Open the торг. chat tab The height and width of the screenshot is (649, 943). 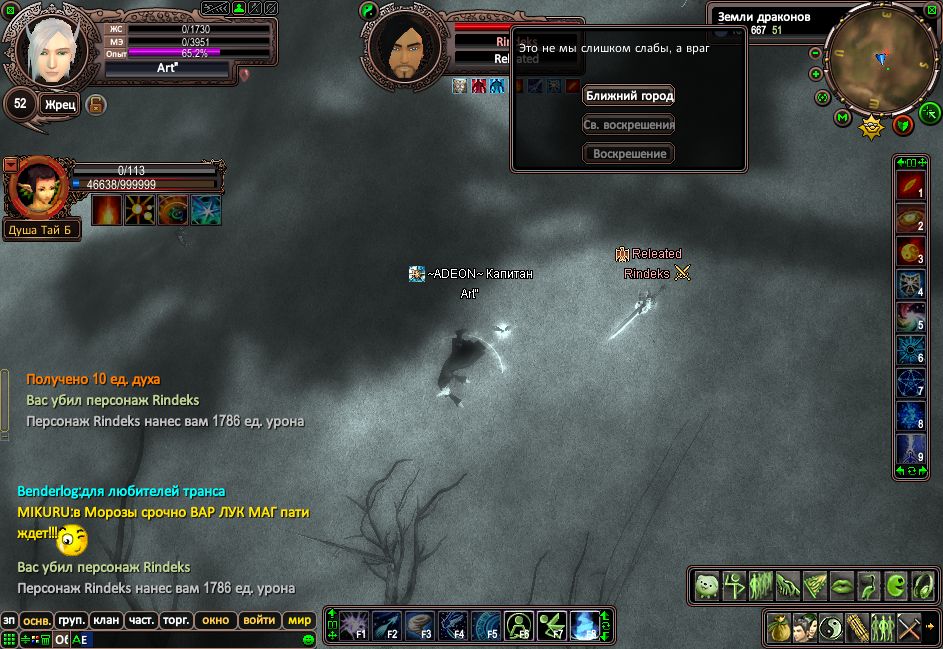[176, 620]
